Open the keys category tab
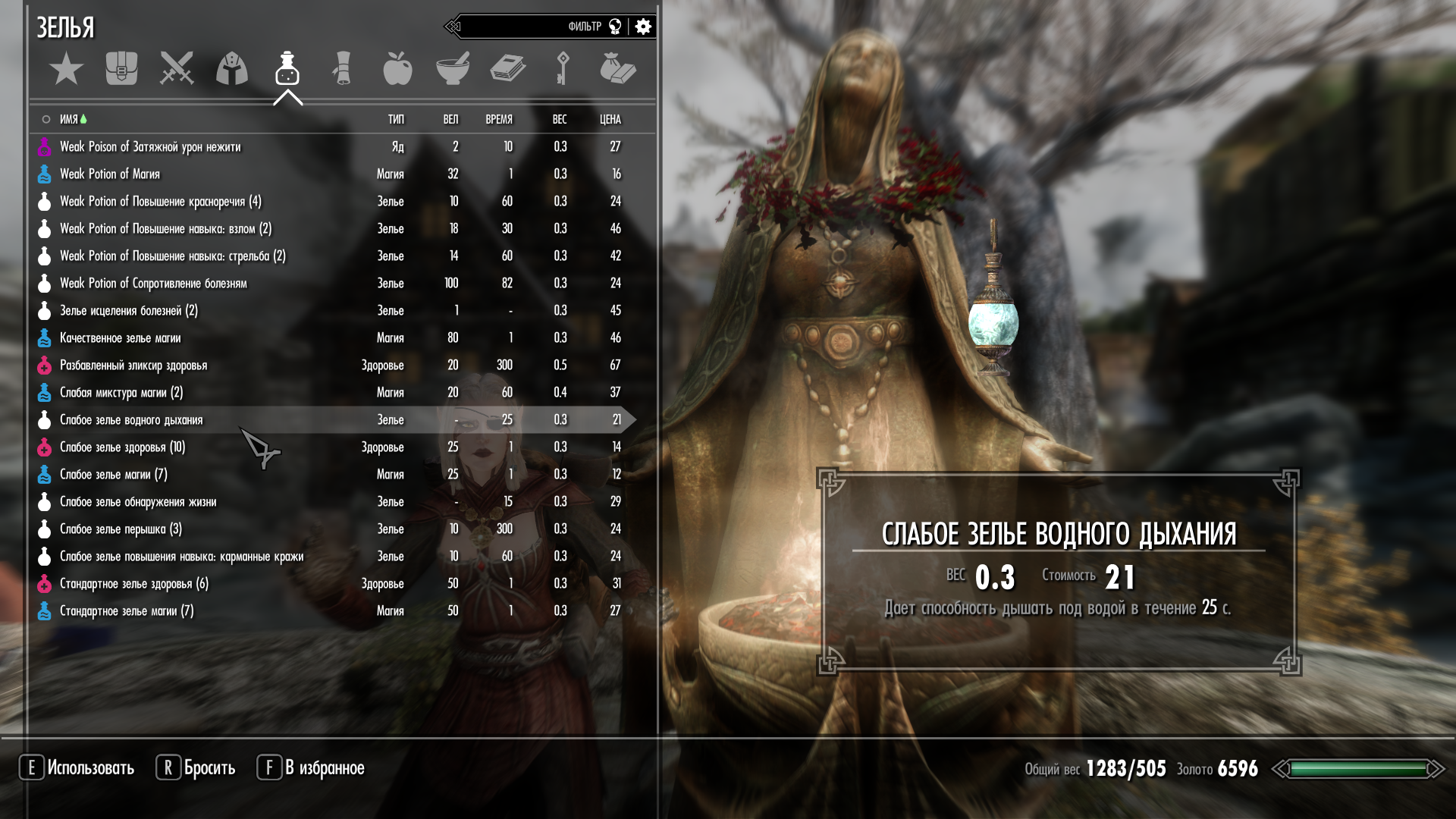This screenshot has height=819, width=1456. 563,69
